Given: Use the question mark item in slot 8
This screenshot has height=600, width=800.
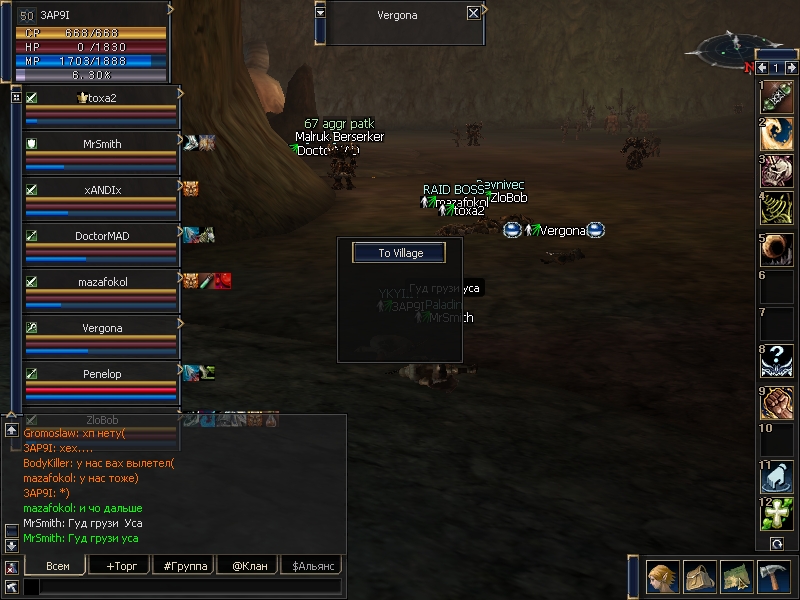Looking at the screenshot, I should [x=777, y=360].
